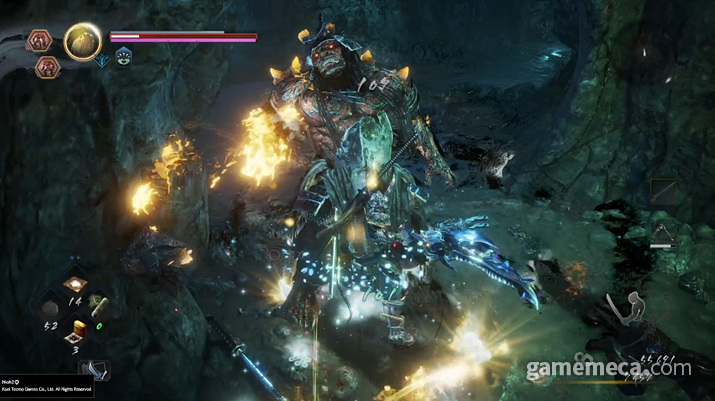Use the scroll item showing zero count
Screen dimensions: 715x401
pos(100,306)
